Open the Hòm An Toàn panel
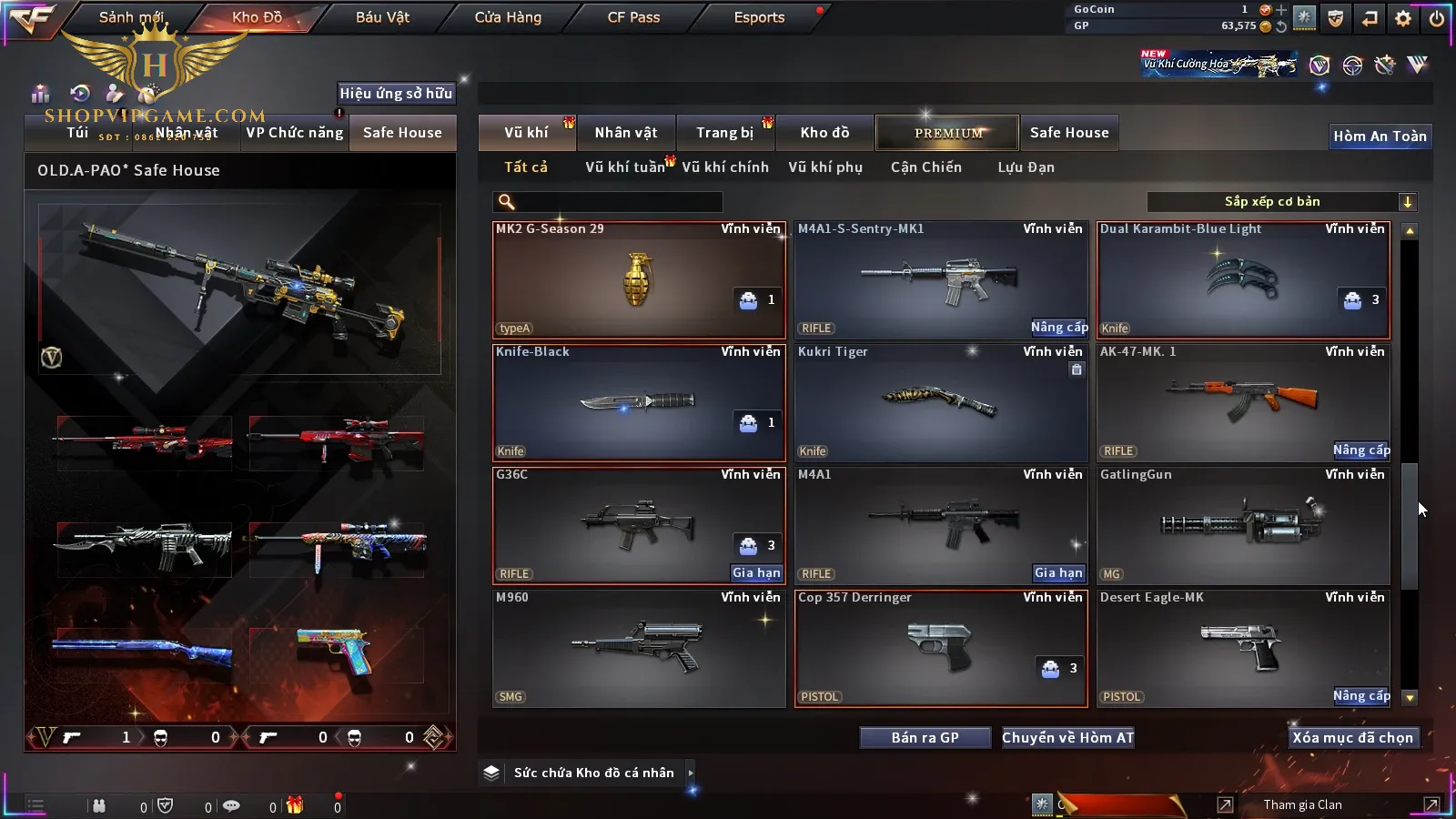Image resolution: width=1456 pixels, height=819 pixels. pos(1380,136)
